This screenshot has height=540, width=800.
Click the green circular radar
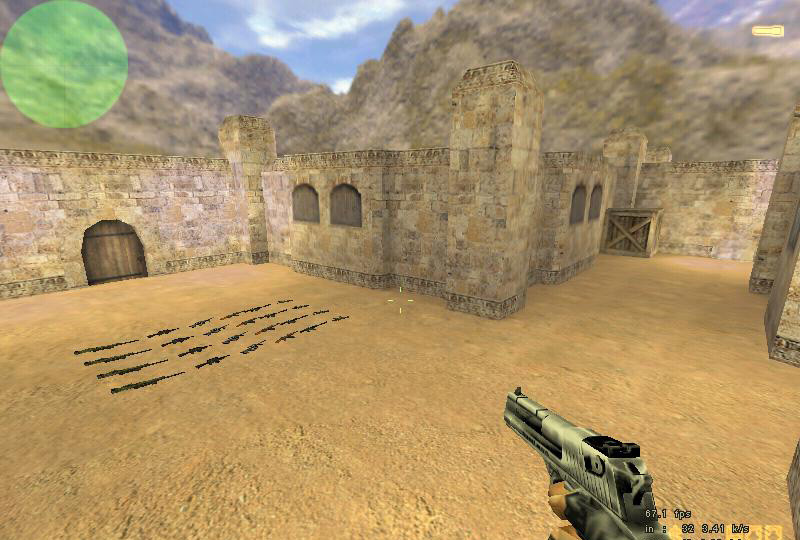pyautogui.click(x=63, y=64)
